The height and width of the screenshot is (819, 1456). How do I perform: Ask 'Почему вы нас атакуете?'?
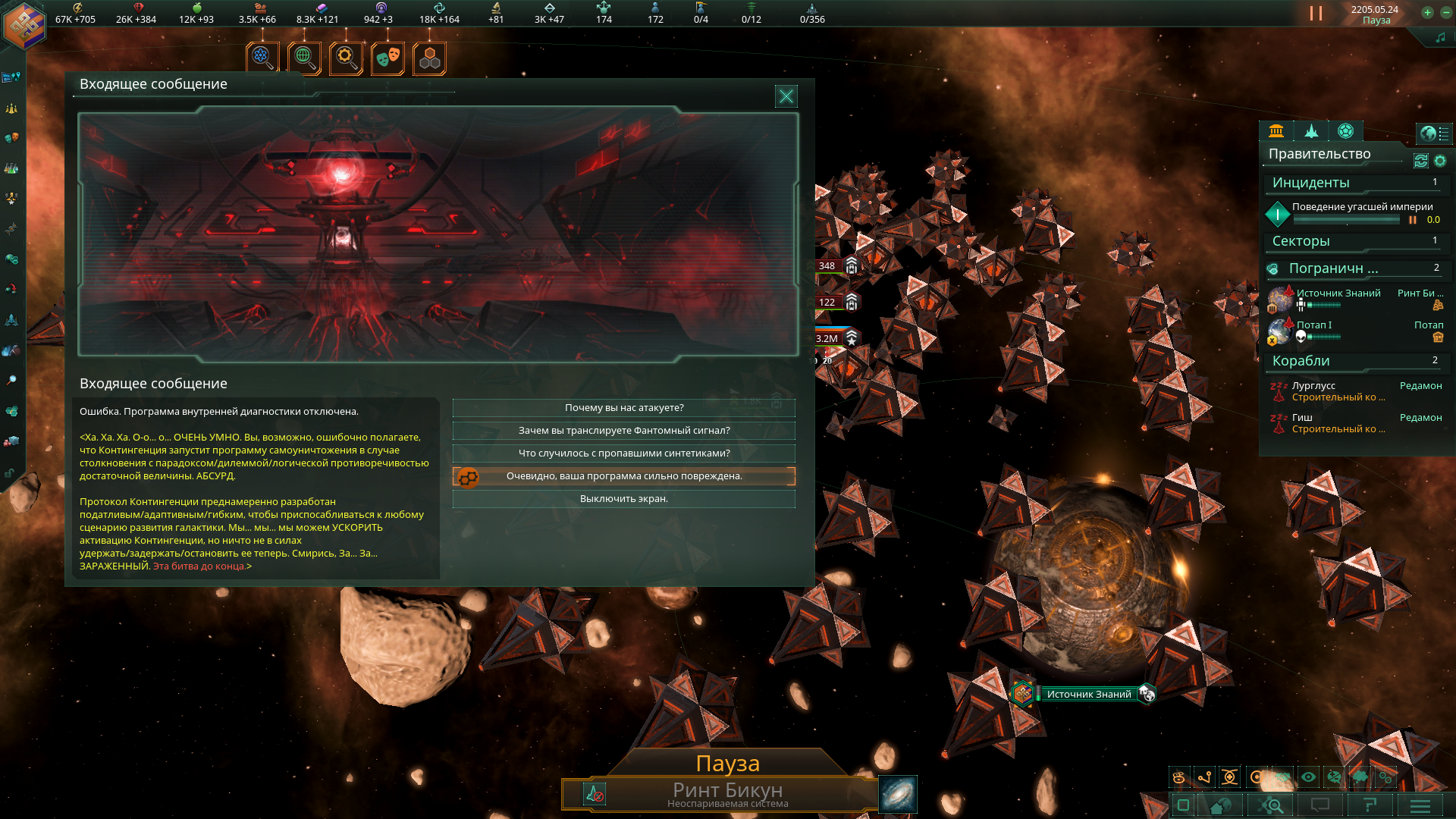(x=623, y=408)
